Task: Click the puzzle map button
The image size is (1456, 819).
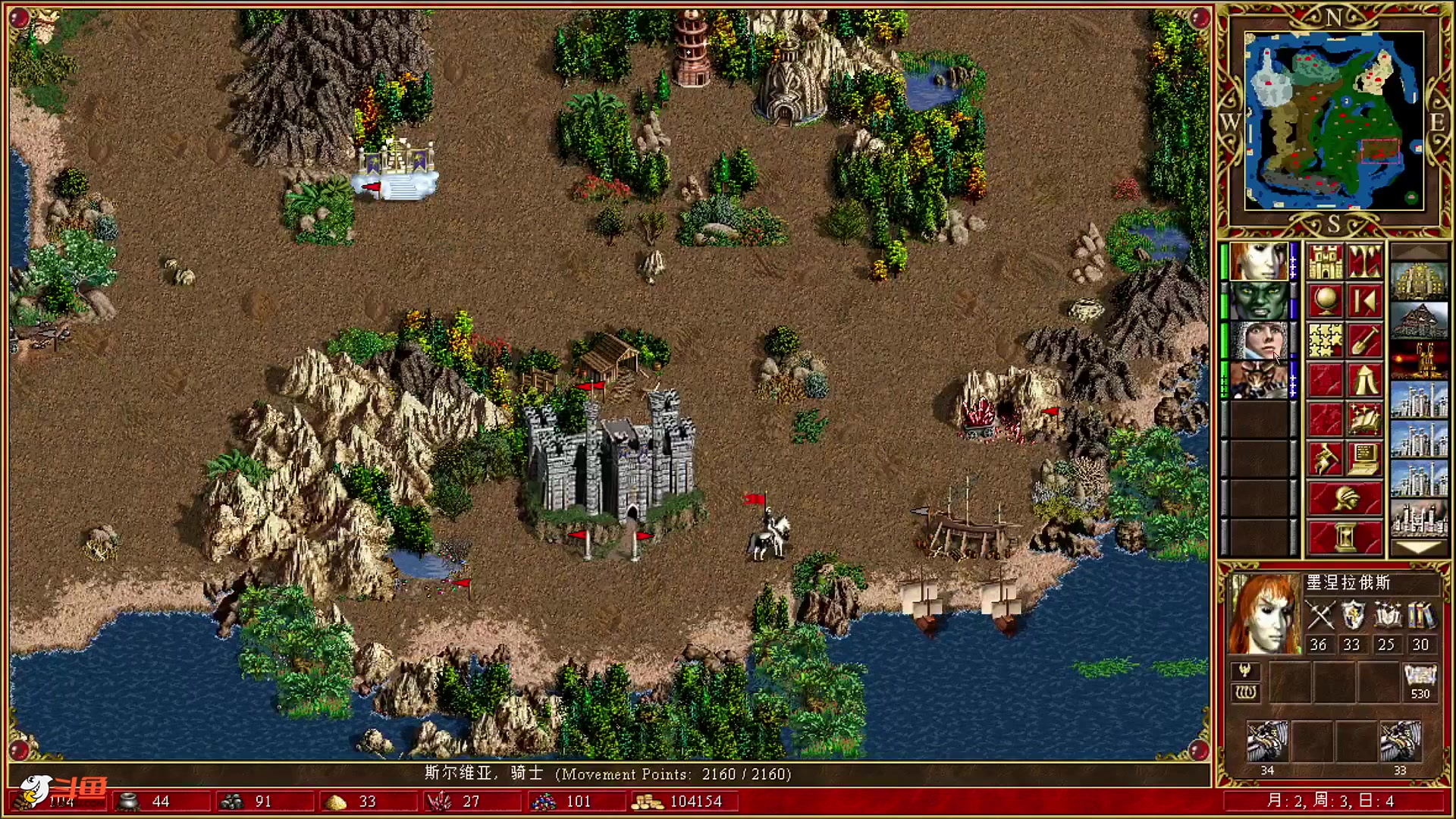Action: [x=1325, y=340]
